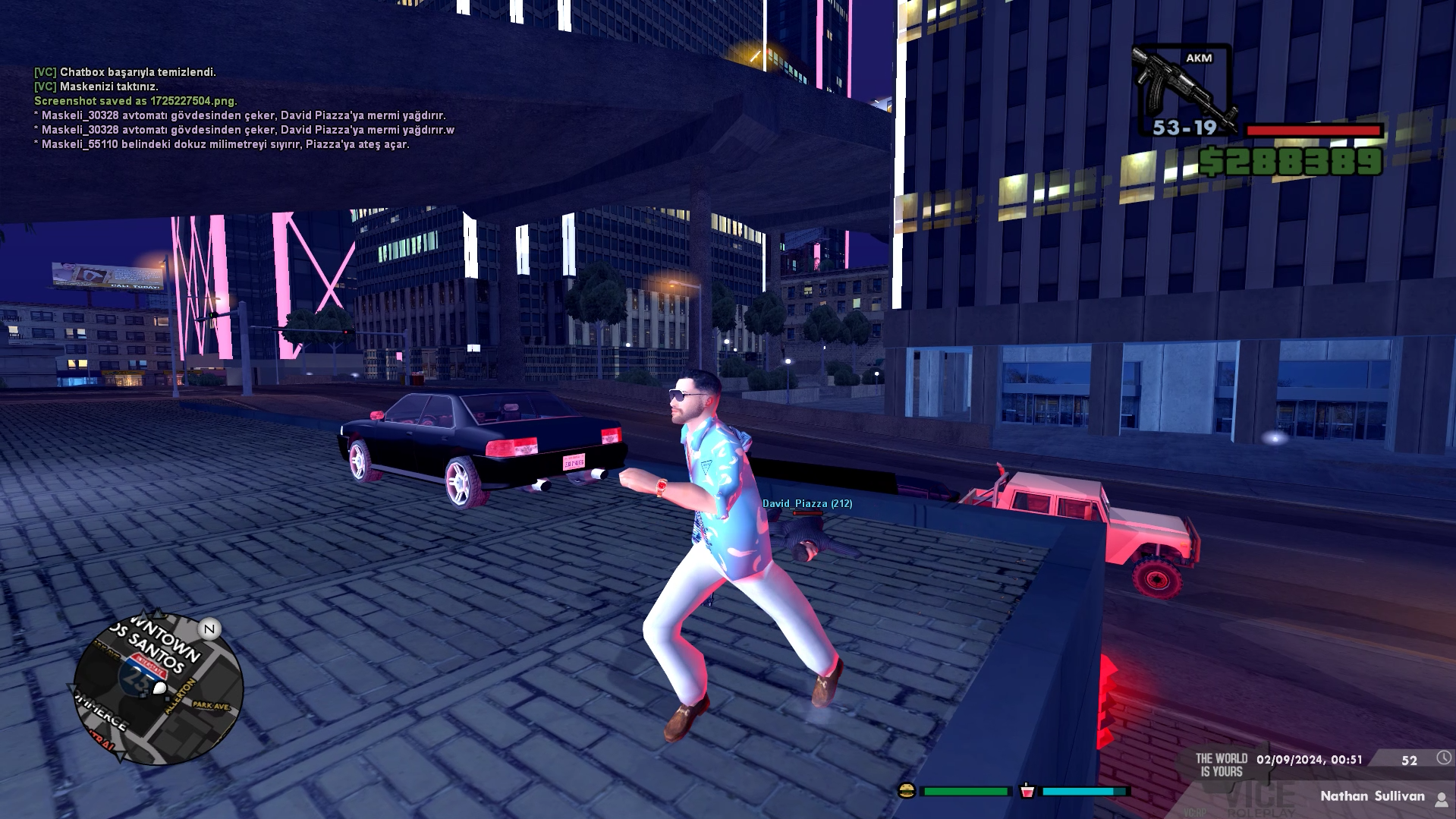Image resolution: width=1456 pixels, height=819 pixels.
Task: Click the clock icon near the date
Action: tap(1443, 758)
